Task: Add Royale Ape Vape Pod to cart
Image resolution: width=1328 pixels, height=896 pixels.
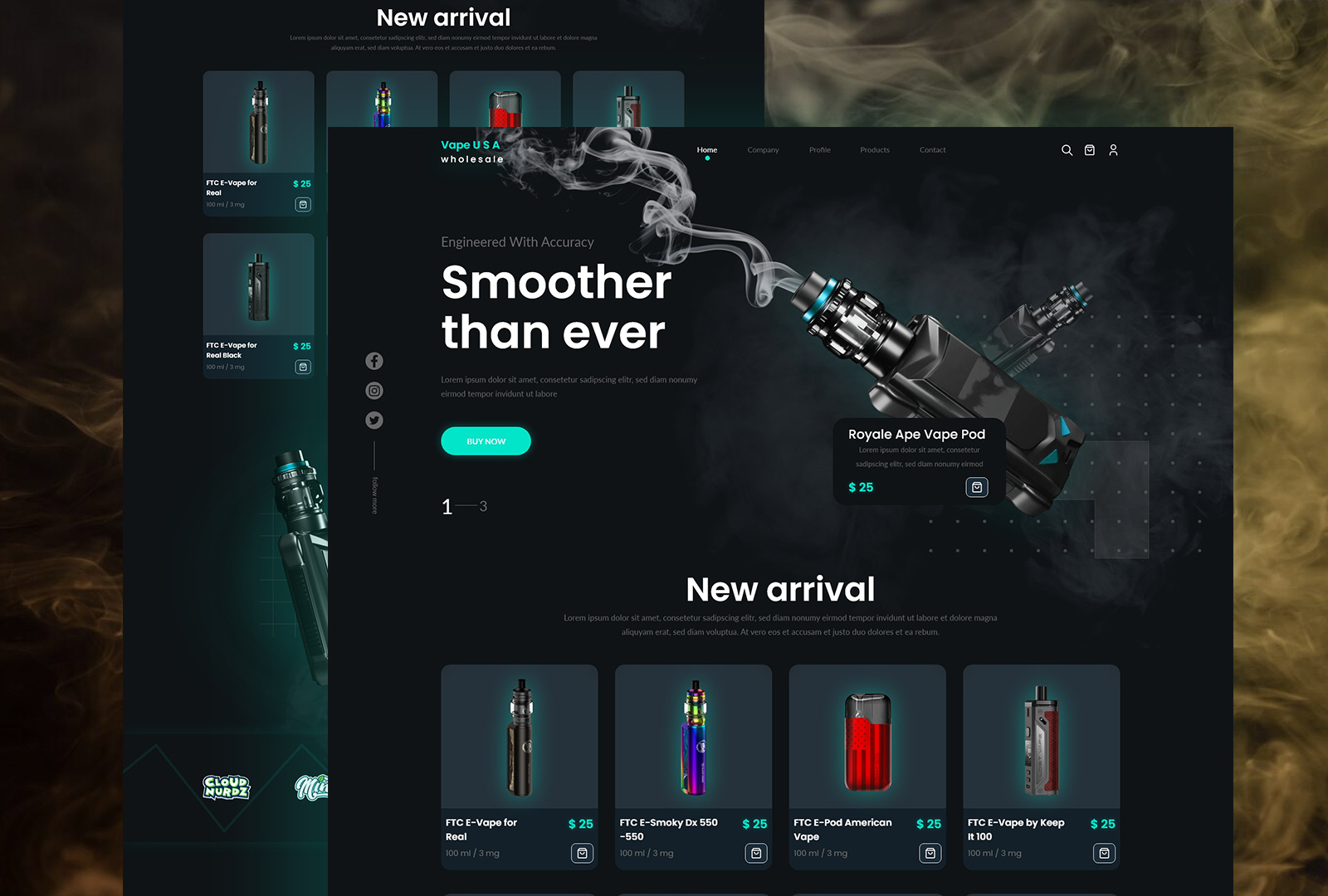Action: pyautogui.click(x=977, y=487)
